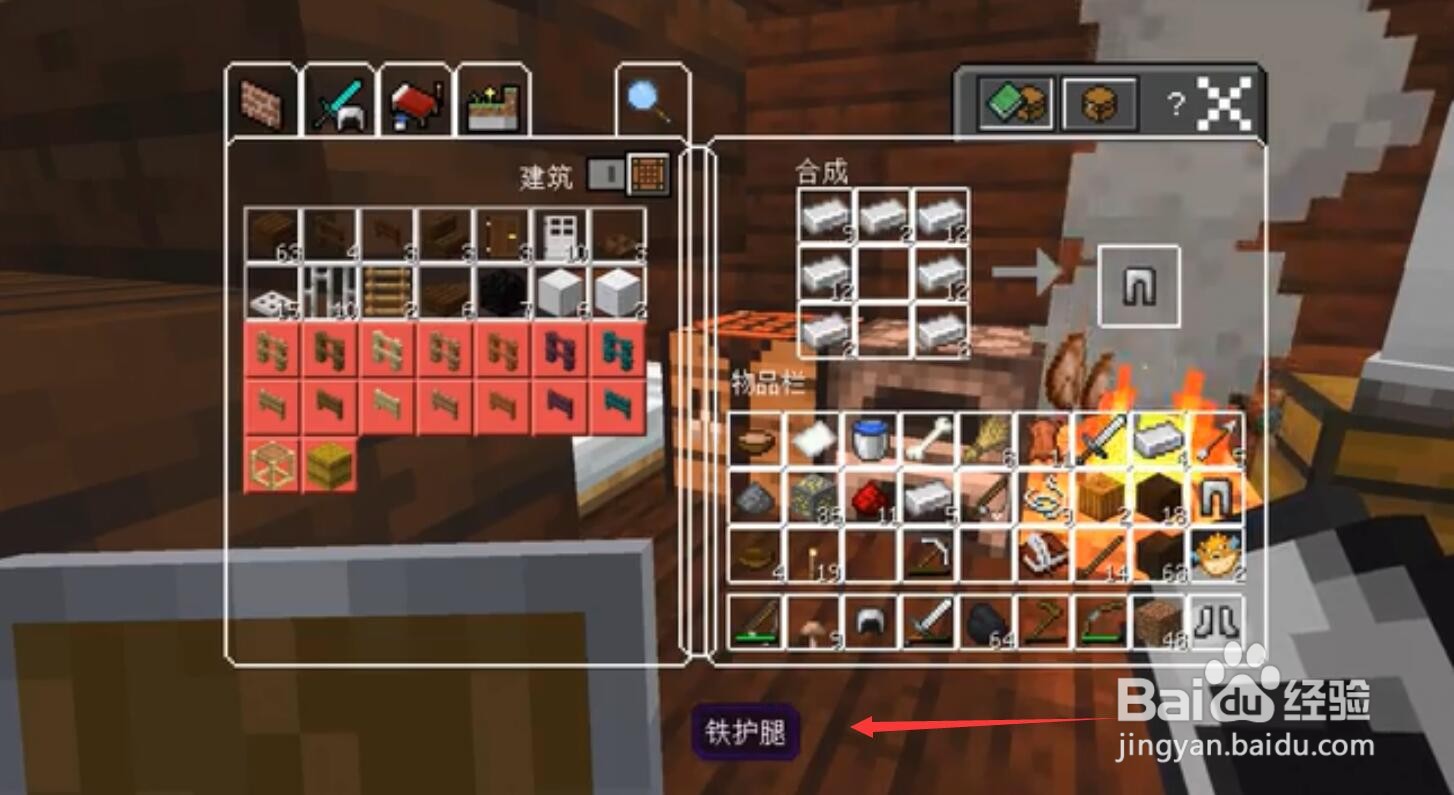Switch to the red bed decorations tab

click(x=415, y=101)
